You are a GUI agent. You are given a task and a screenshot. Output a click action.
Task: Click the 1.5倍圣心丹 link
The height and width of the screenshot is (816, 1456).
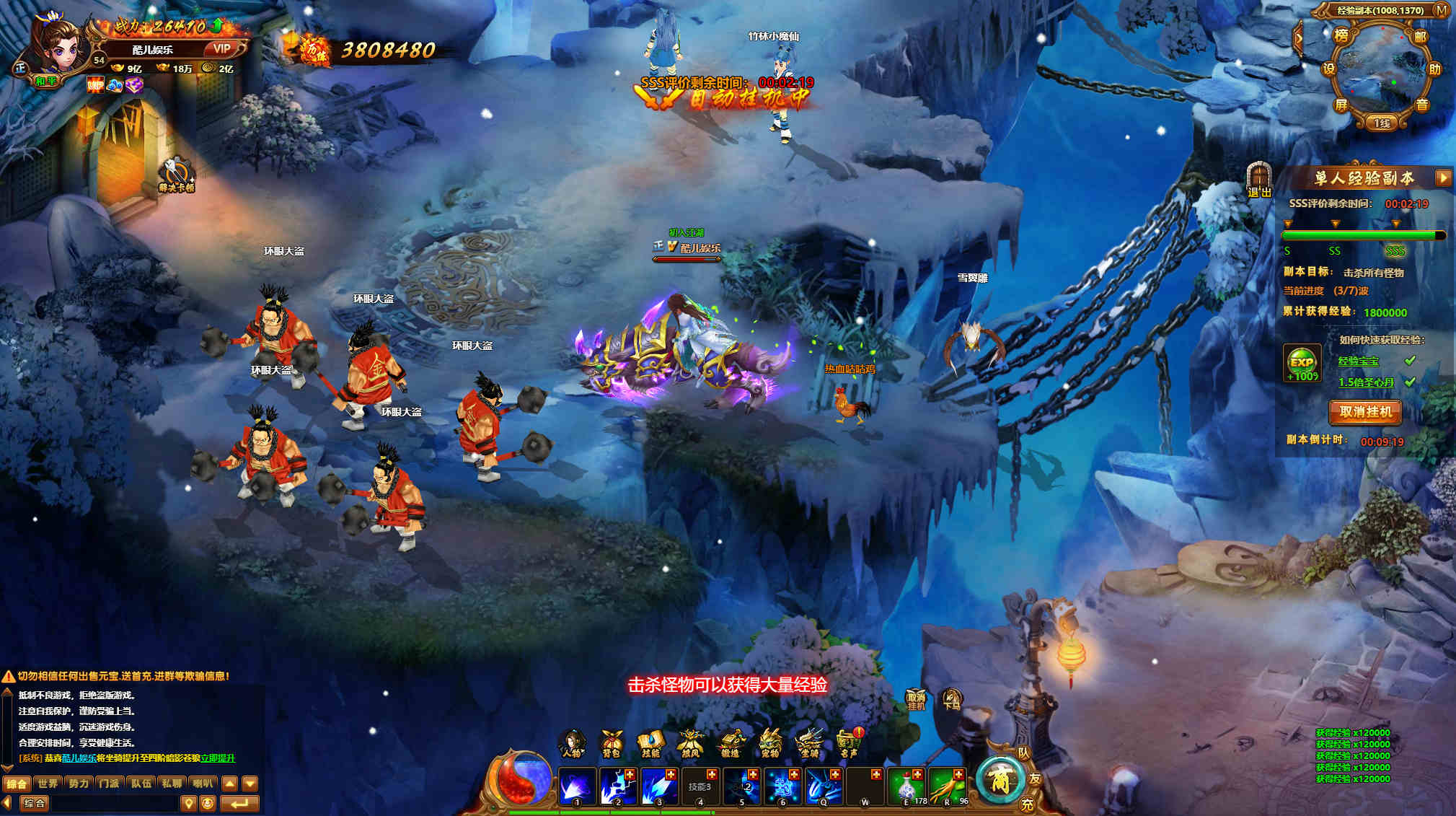pyautogui.click(x=1366, y=382)
